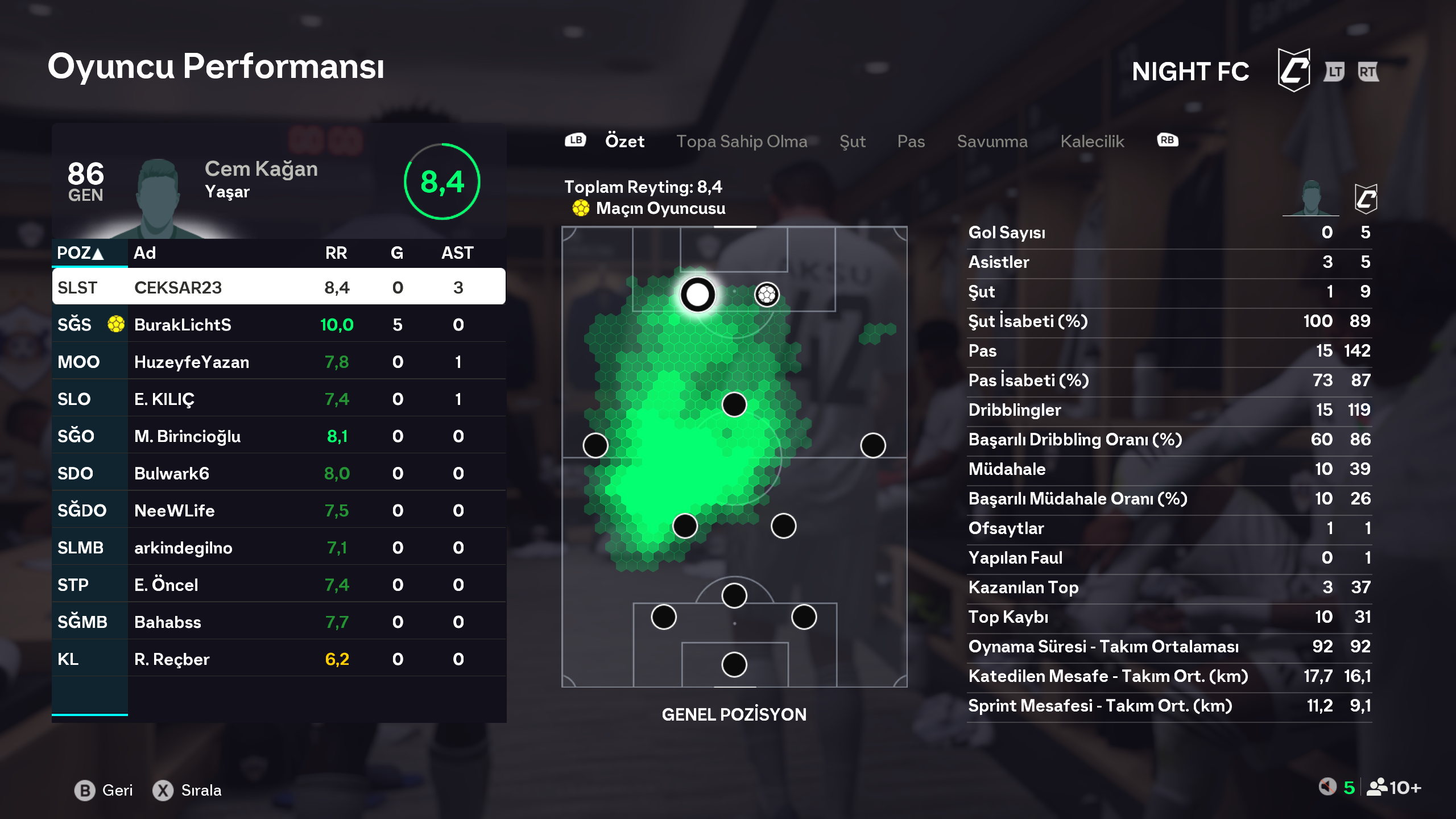Choose the Bulwark6 player row
Screen dimensions: 1456x819
[279, 473]
